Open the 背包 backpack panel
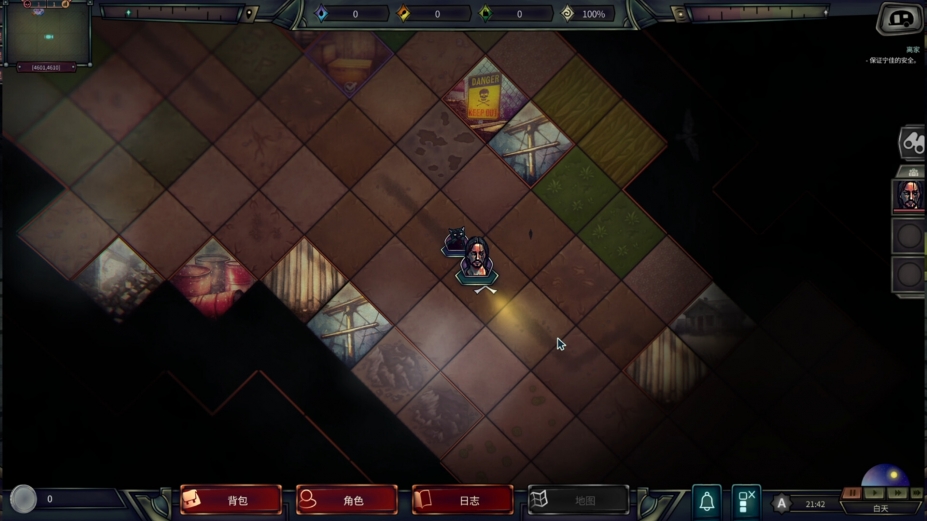The width and height of the screenshot is (927, 521). click(x=231, y=500)
